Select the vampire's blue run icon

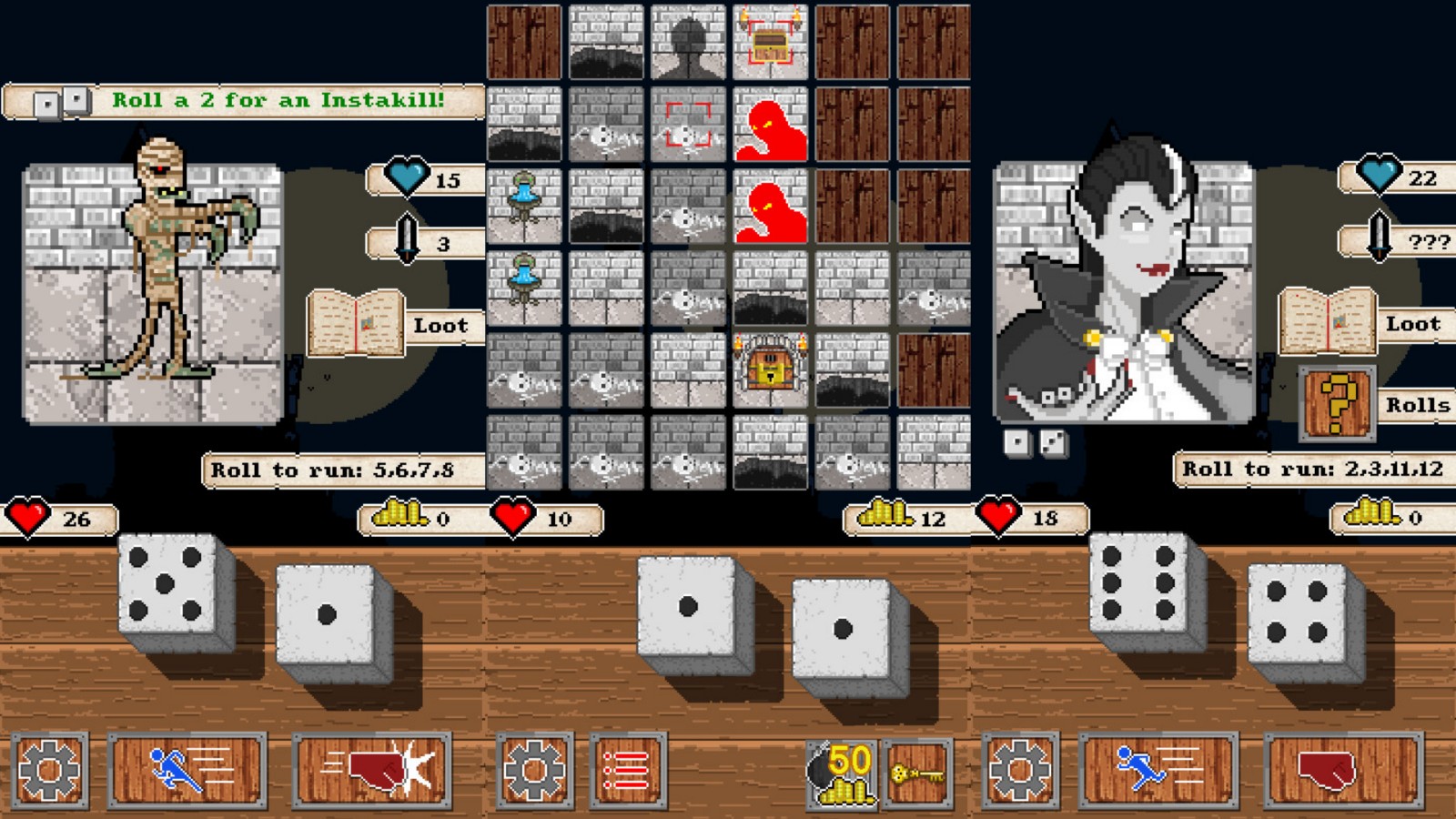[x=1158, y=770]
